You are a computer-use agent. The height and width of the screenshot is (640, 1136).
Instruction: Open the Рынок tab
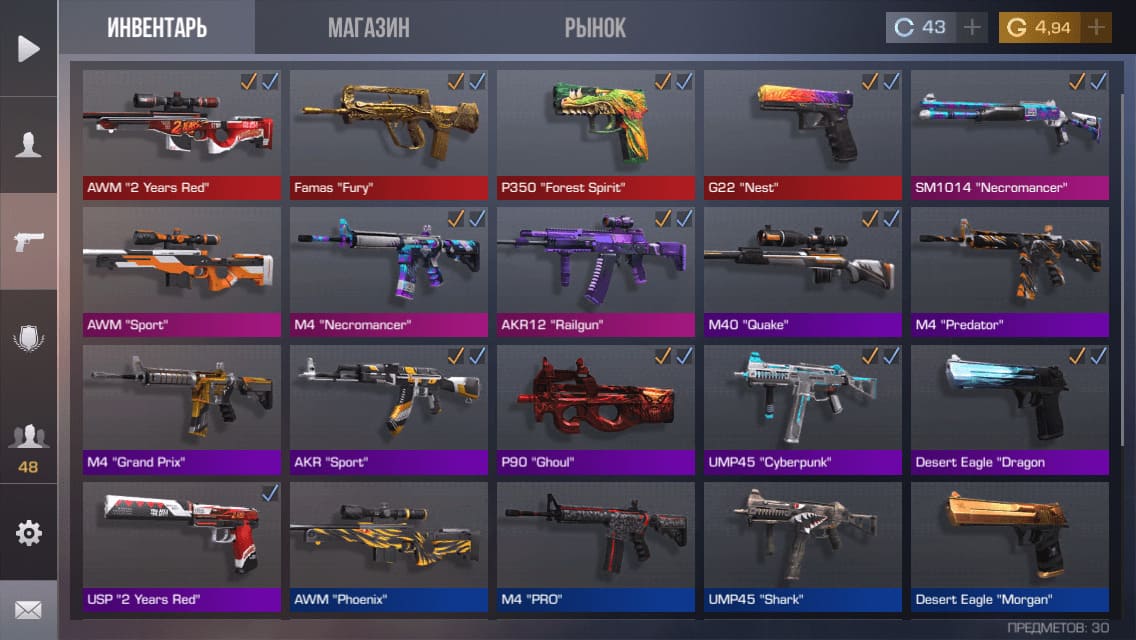595,28
